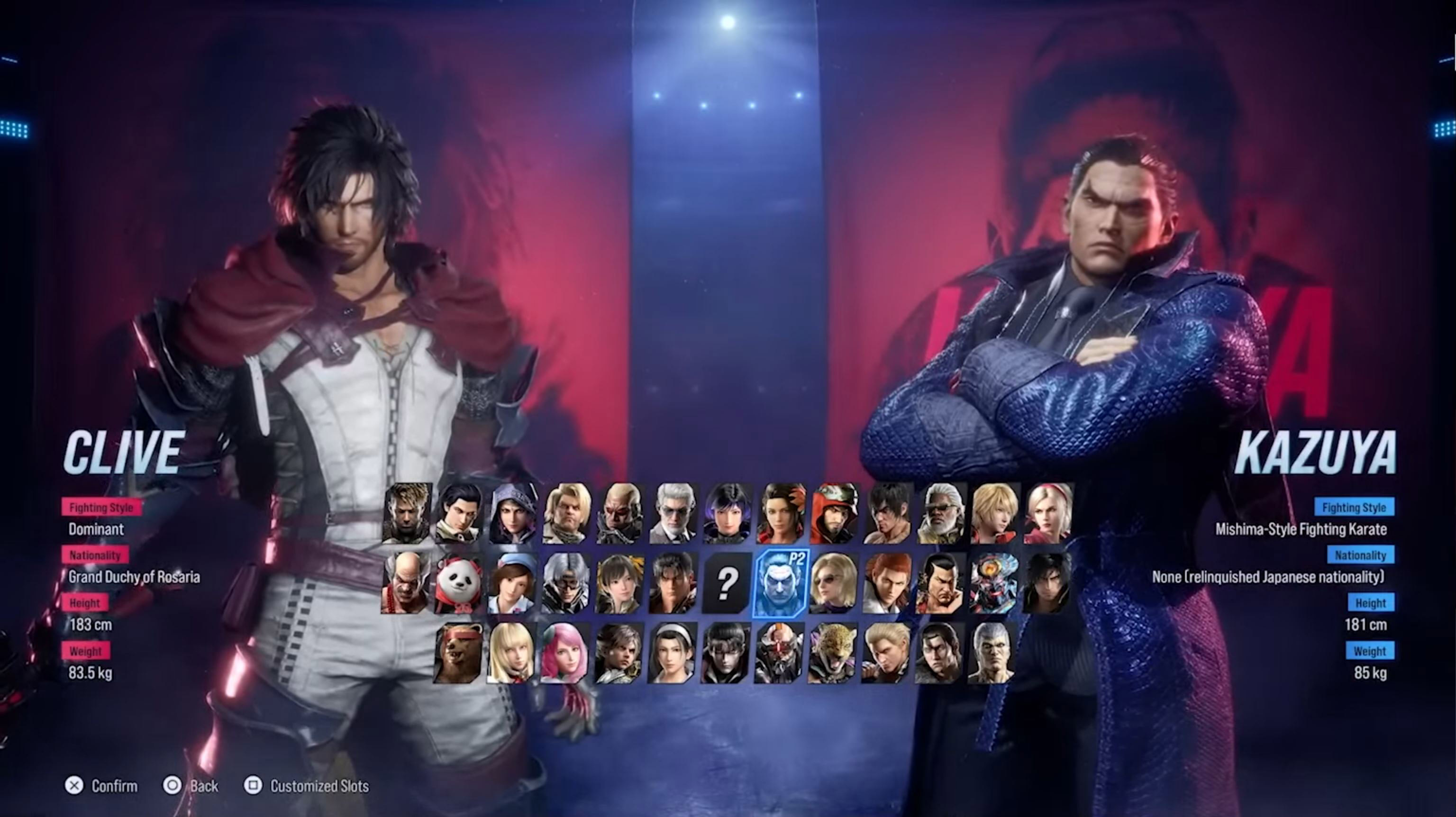
Task: Select King the jaguar-masked wrestler
Action: click(x=833, y=653)
